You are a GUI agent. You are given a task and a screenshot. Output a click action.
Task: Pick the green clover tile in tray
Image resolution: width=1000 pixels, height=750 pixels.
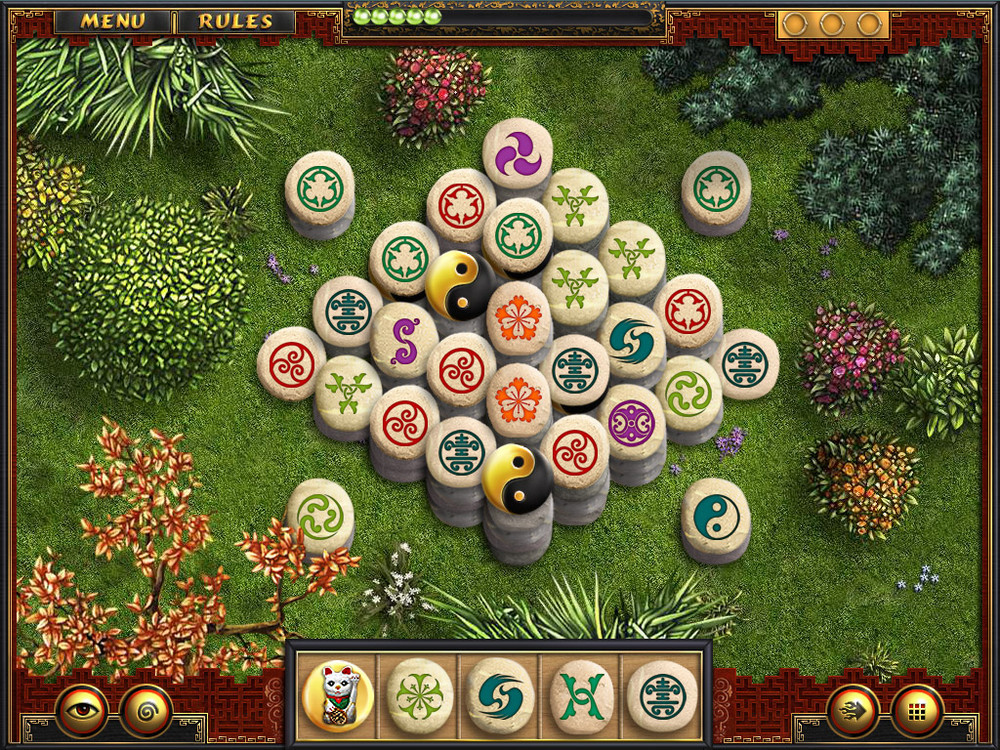tap(420, 695)
